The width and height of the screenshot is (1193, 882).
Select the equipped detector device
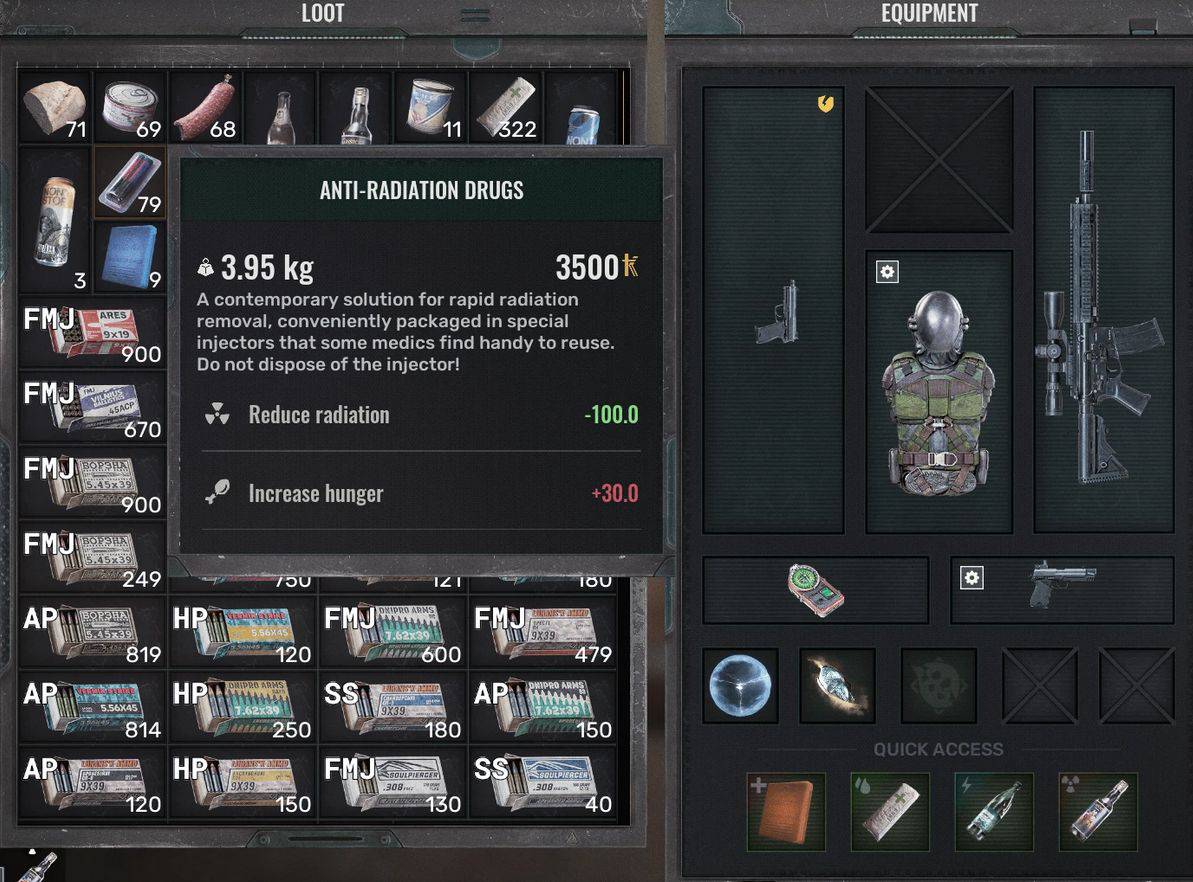[x=816, y=590]
